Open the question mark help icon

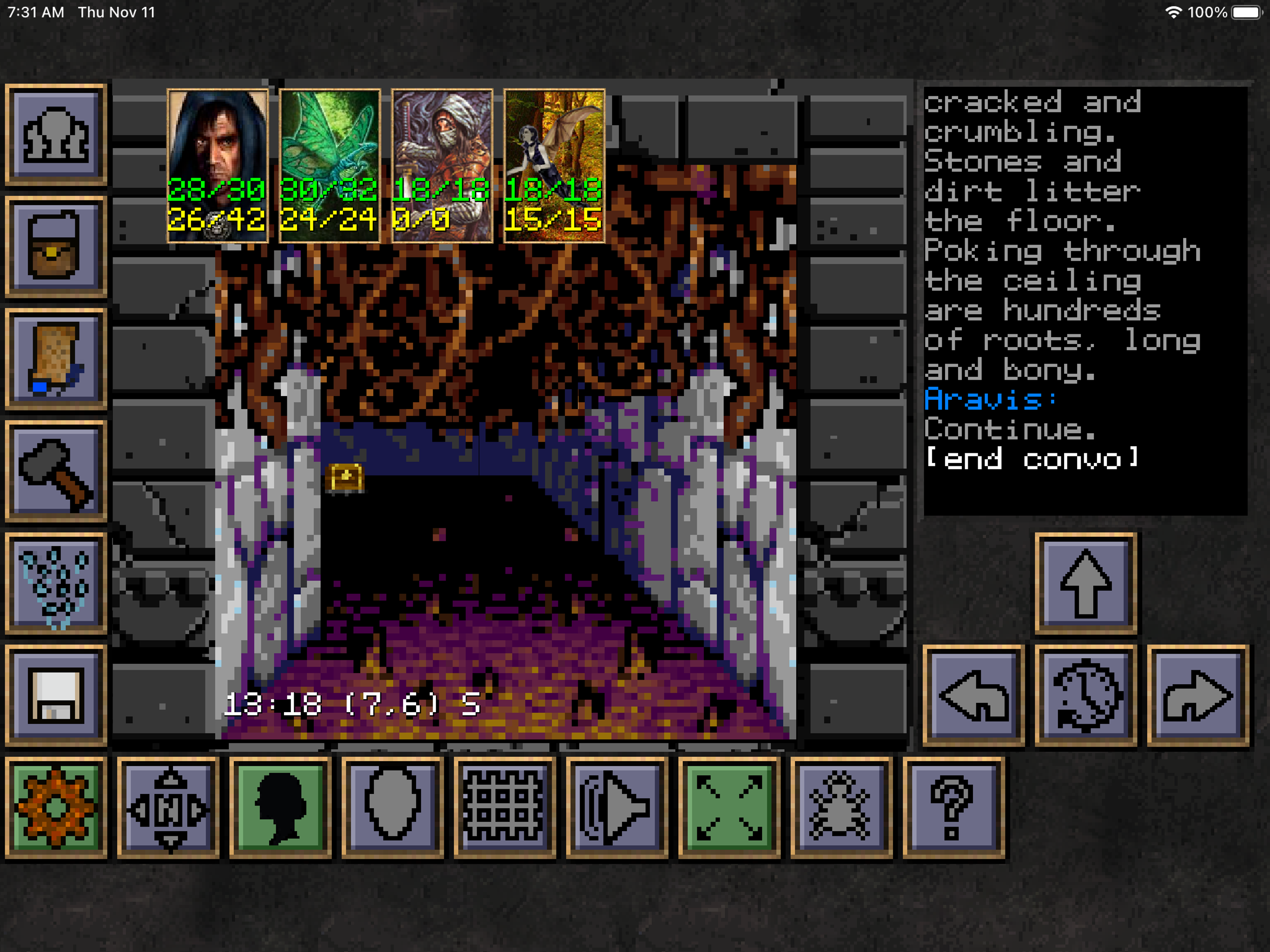(x=953, y=807)
